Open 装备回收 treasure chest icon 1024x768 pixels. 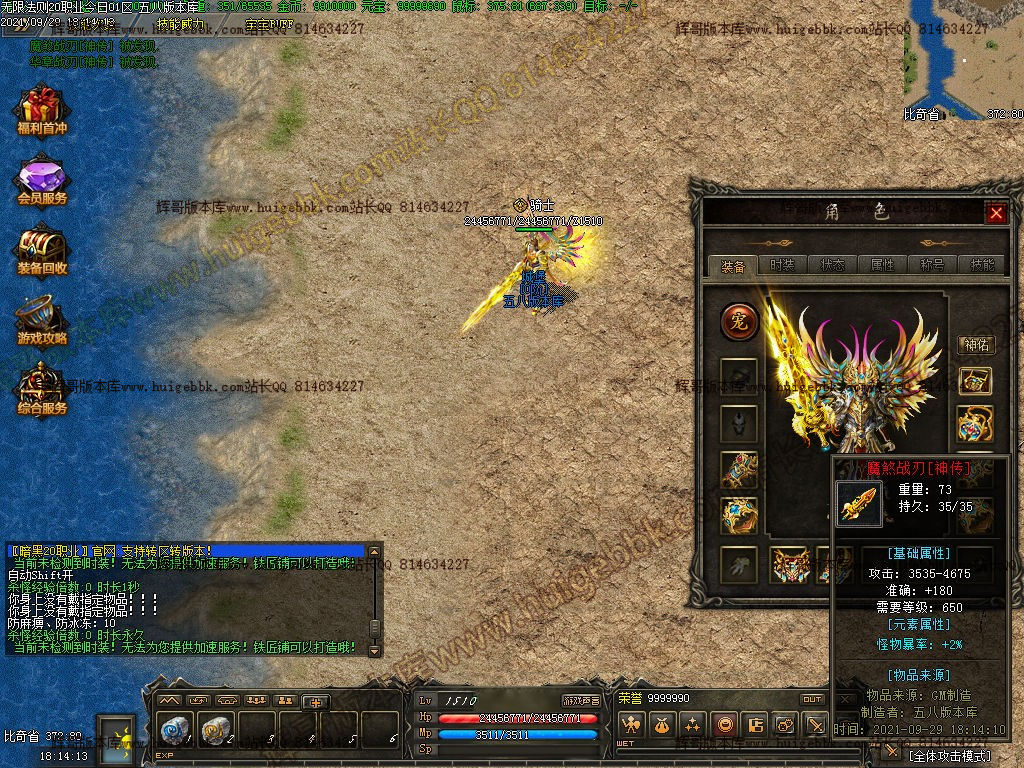pyautogui.click(x=41, y=250)
